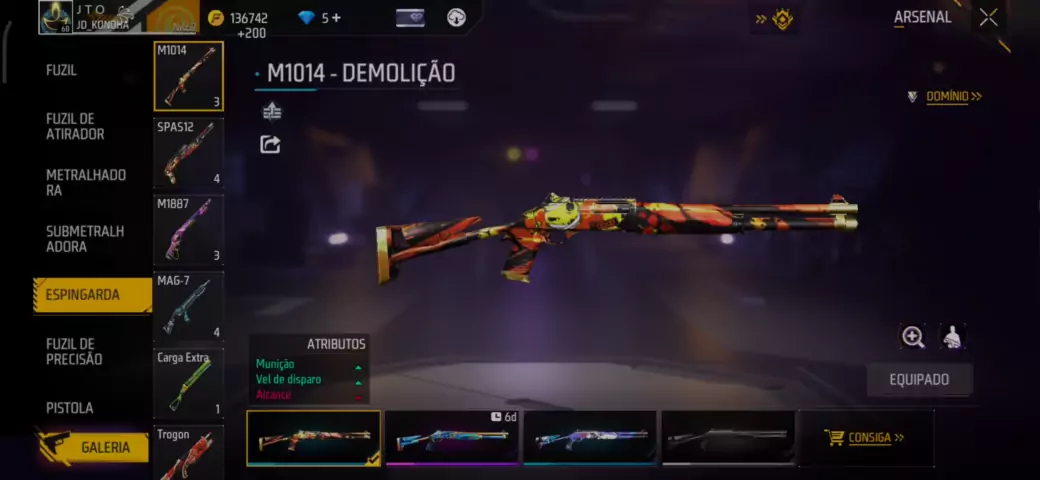This screenshot has width=1040, height=480.
Task: Open the Pistola category
Action: 70,408
